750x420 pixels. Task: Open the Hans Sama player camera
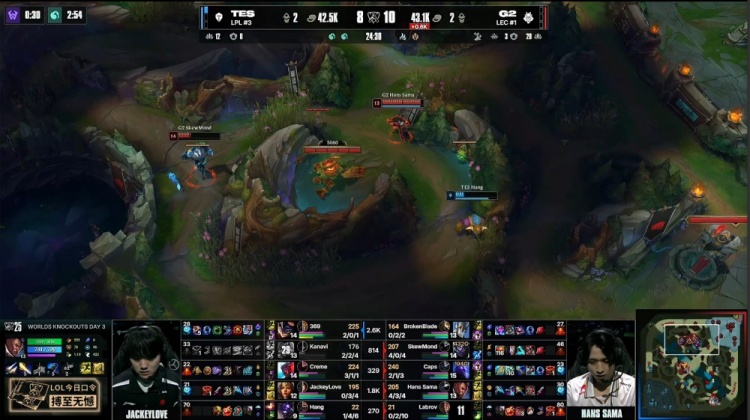600,368
